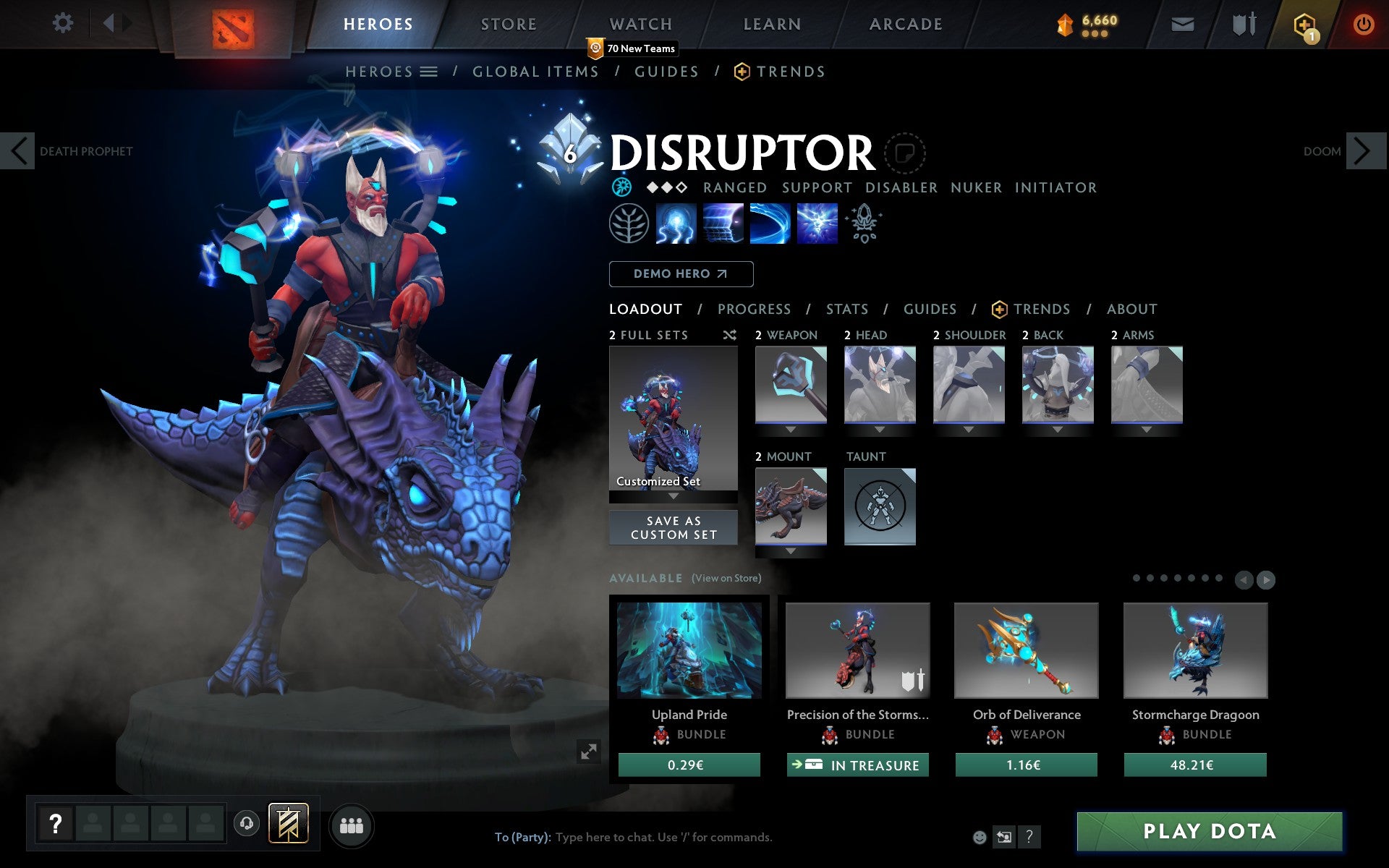Open the ARCADE menu item
Screen dimensions: 1389x868
pyautogui.click(x=906, y=24)
